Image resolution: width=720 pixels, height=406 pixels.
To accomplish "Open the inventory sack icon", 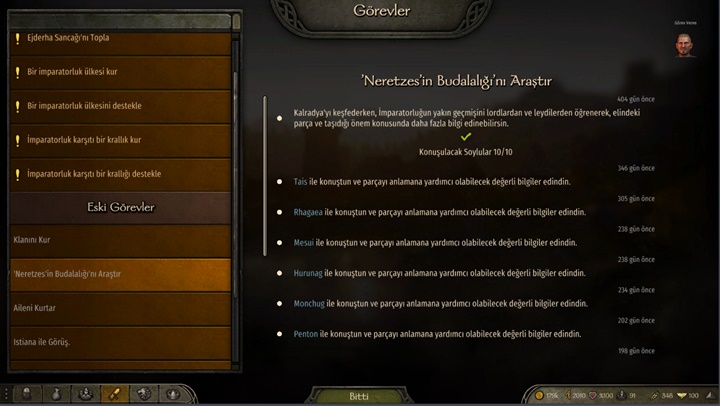I will pyautogui.click(x=57, y=394).
